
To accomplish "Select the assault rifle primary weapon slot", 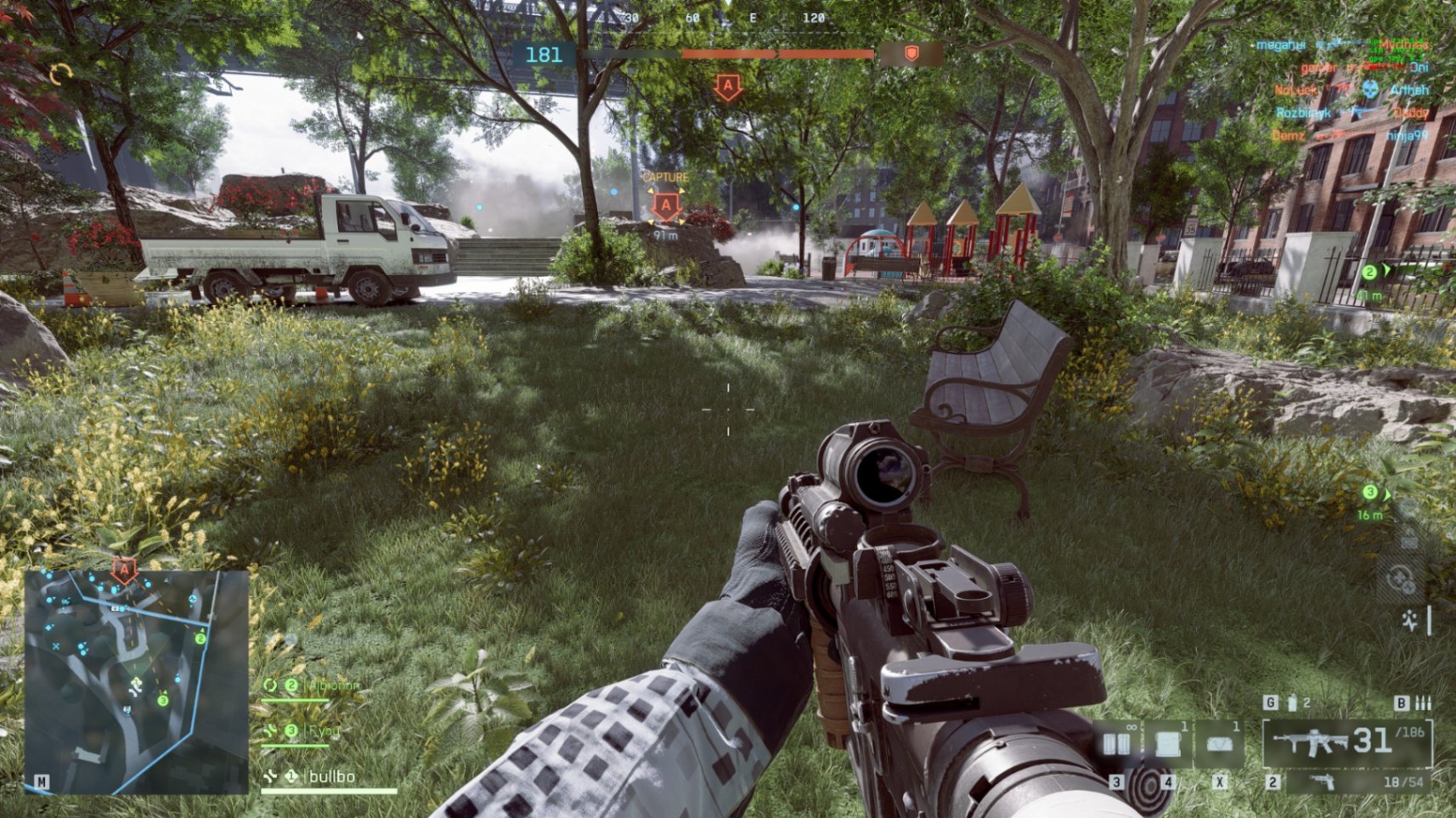I will coord(1347,742).
